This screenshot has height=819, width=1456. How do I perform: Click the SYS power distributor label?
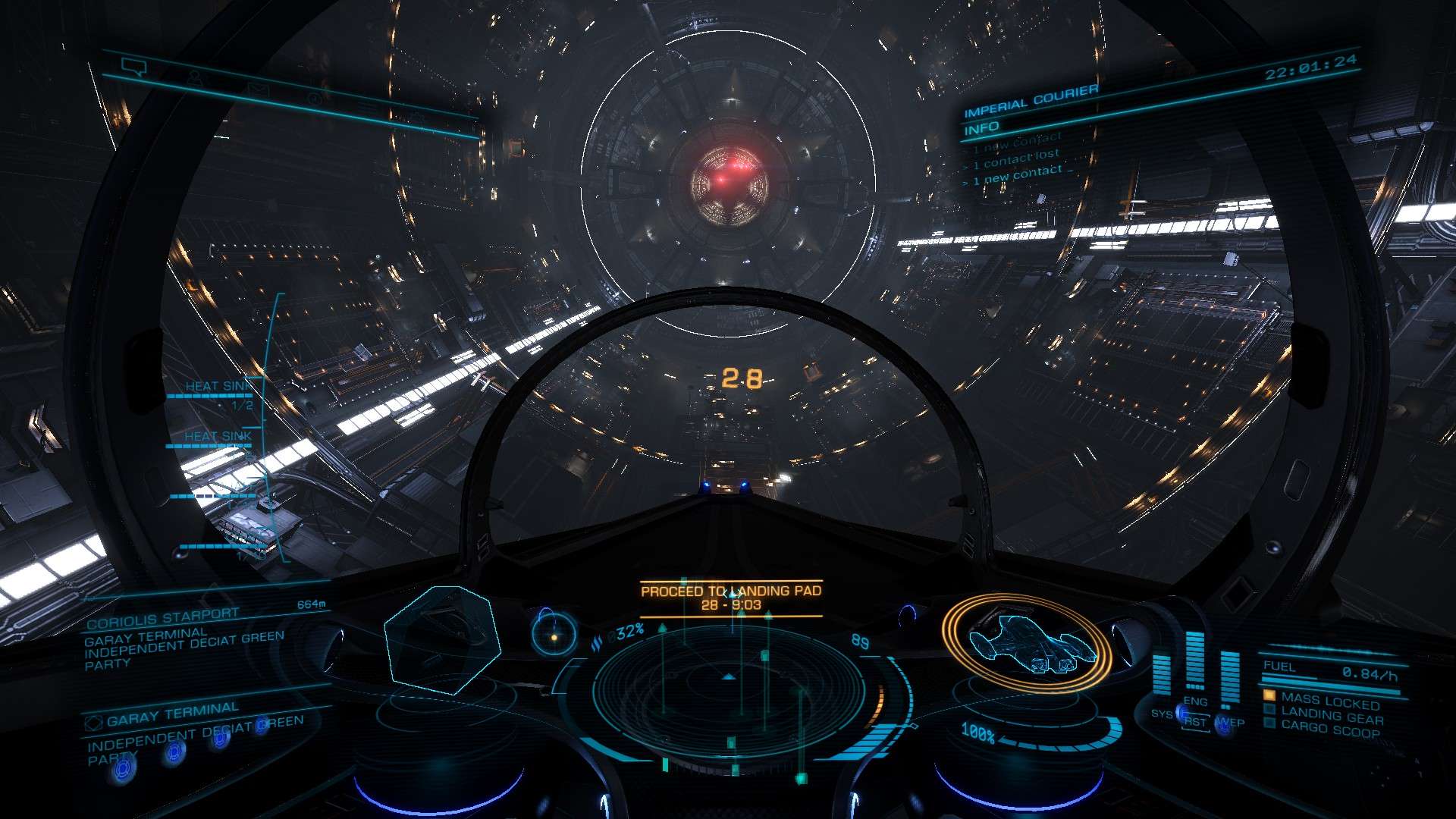[x=1161, y=714]
